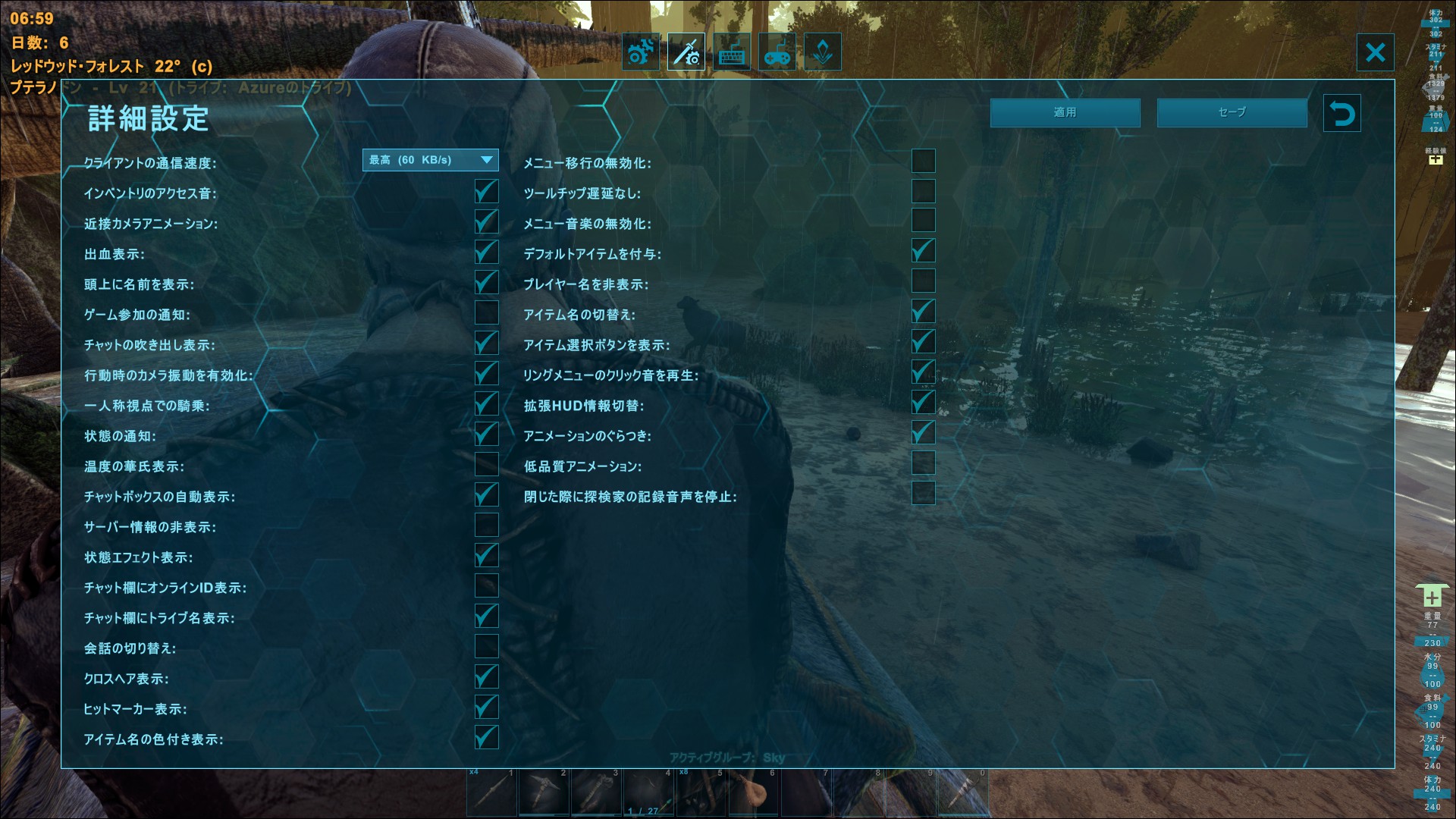Image resolution: width=1456 pixels, height=819 pixels.
Task: Switch to the gamepad controller tab
Action: point(777,52)
